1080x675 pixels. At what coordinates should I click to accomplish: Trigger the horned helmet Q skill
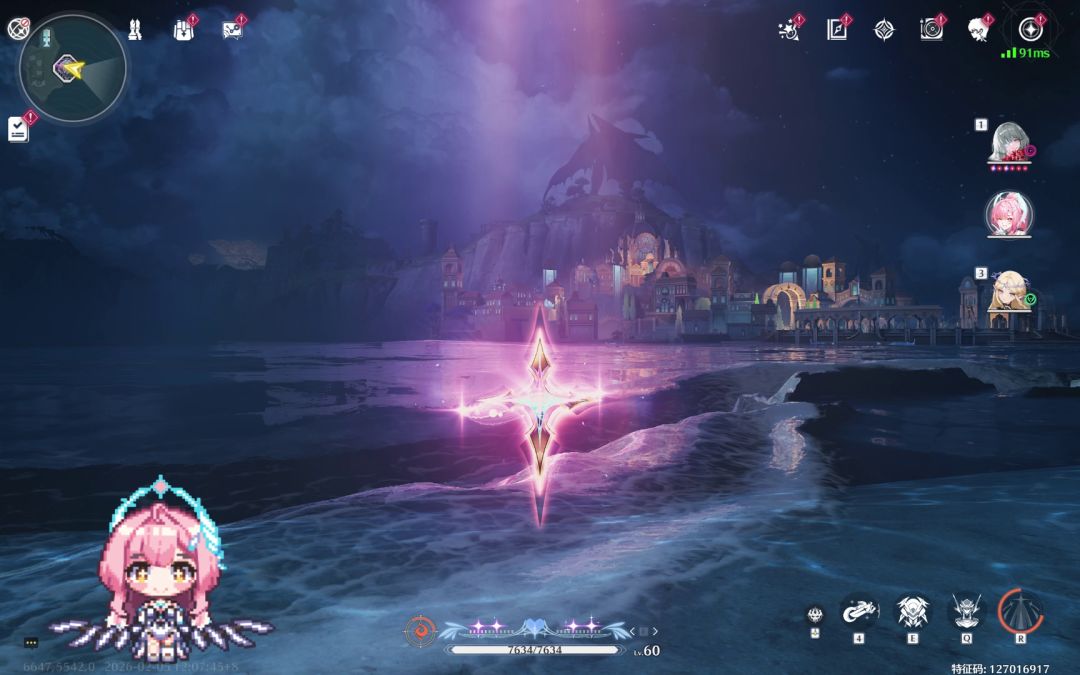point(966,610)
